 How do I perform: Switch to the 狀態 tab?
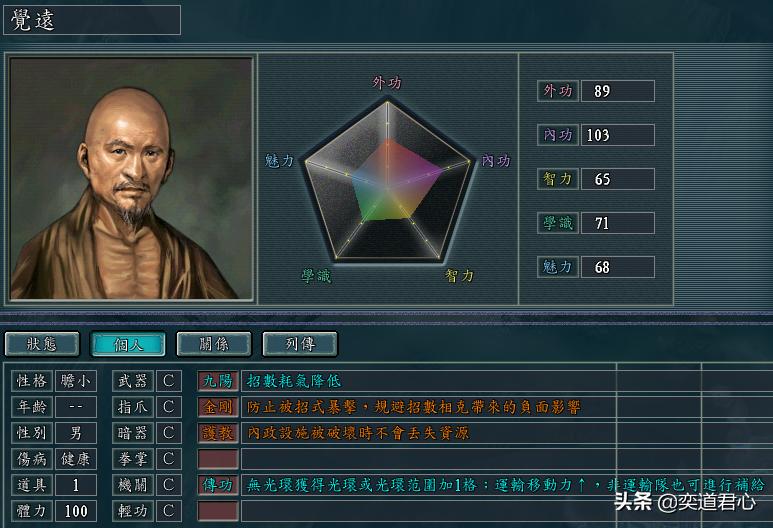pyautogui.click(x=42, y=344)
